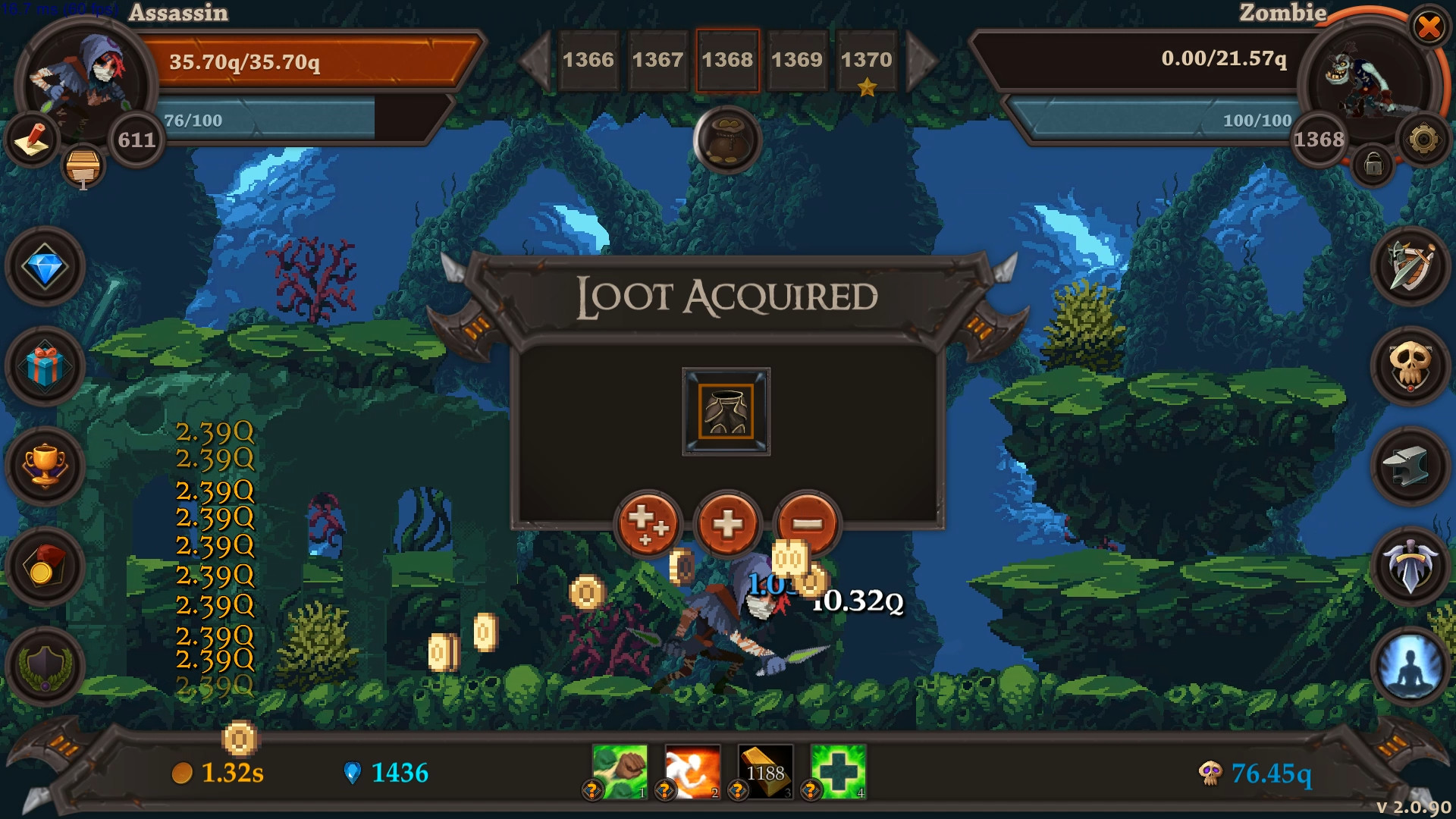The image size is (1456, 819).
Task: Toggle the star under stage 1370
Action: [867, 89]
